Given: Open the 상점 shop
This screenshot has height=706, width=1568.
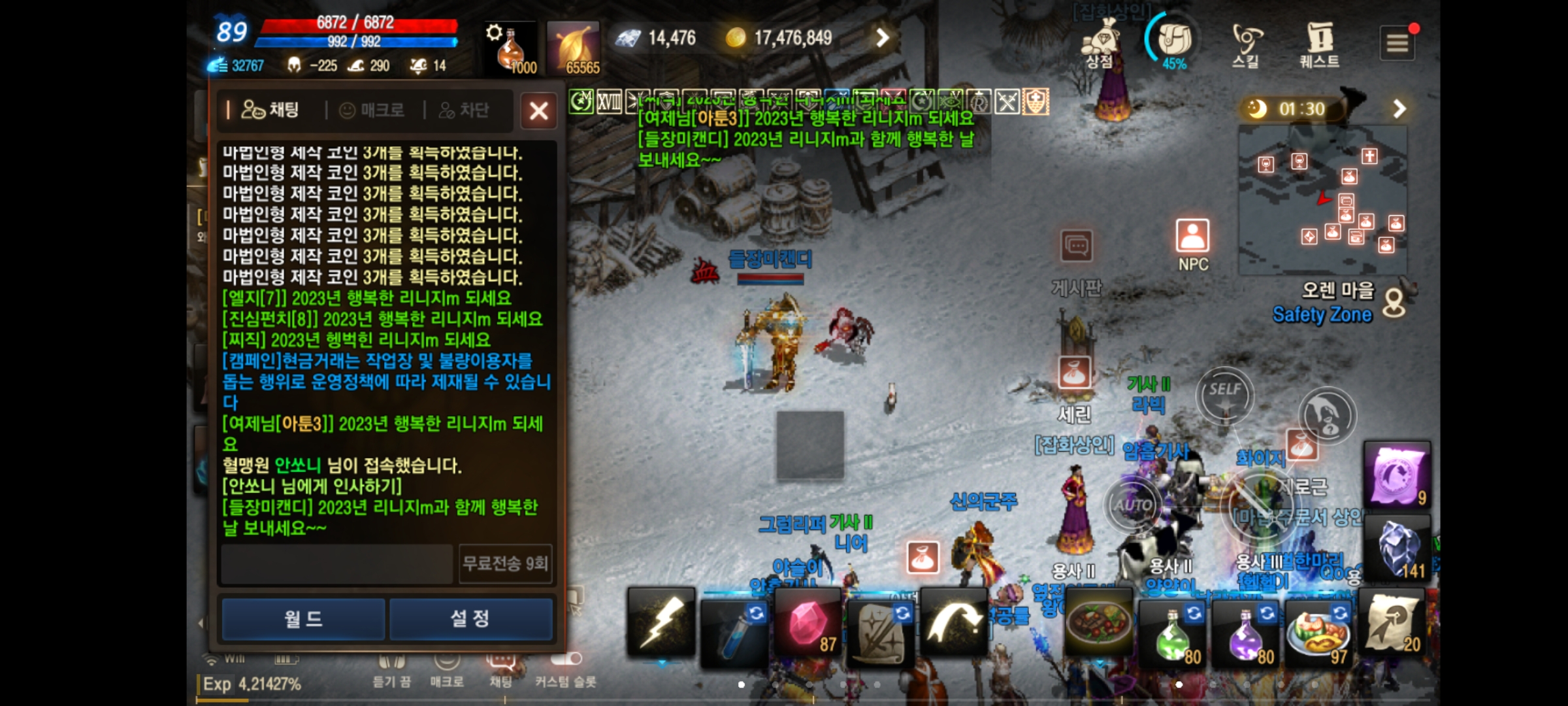Looking at the screenshot, I should coord(1100,43).
